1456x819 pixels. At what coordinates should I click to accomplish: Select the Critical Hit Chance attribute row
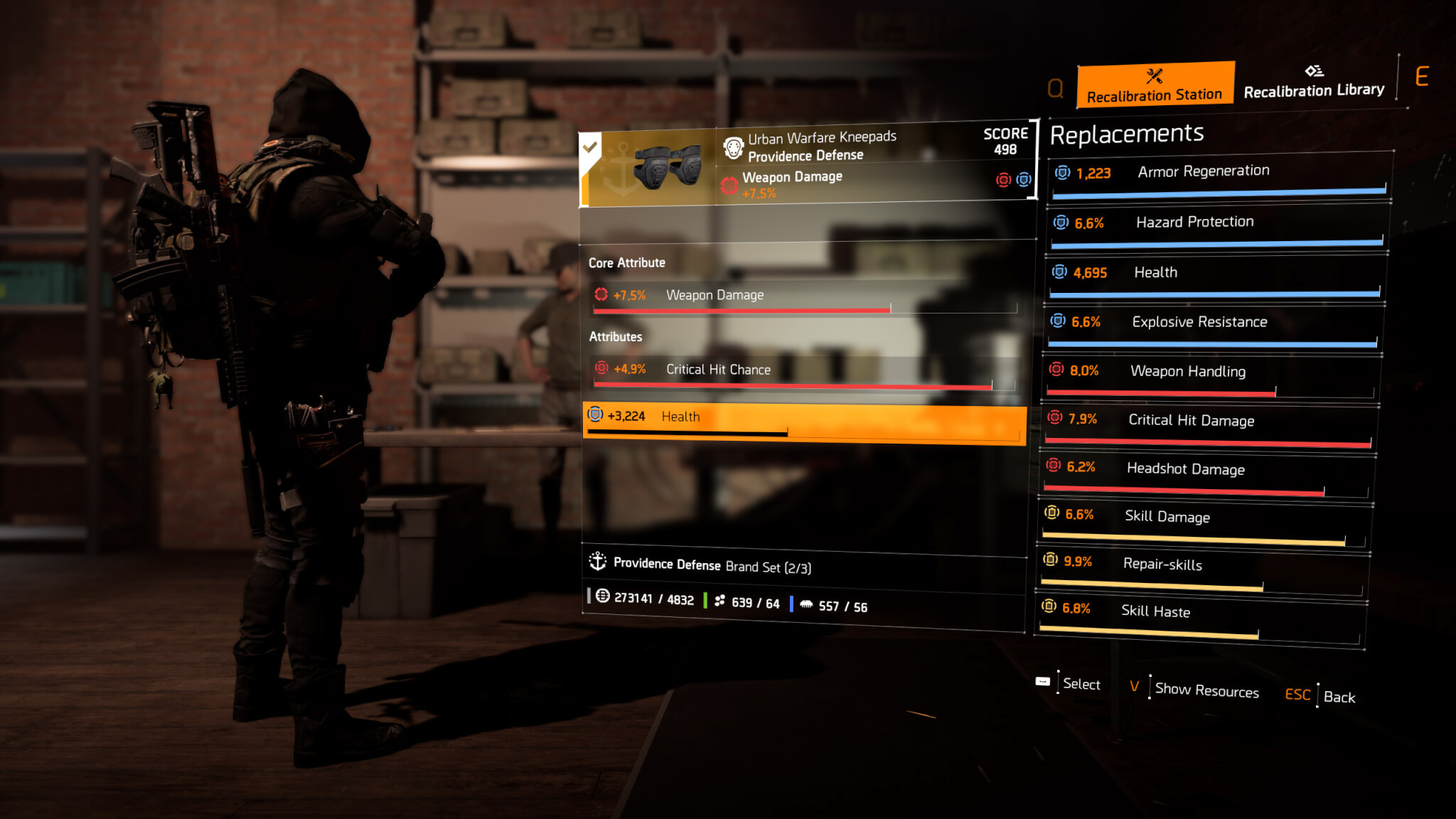click(x=805, y=373)
